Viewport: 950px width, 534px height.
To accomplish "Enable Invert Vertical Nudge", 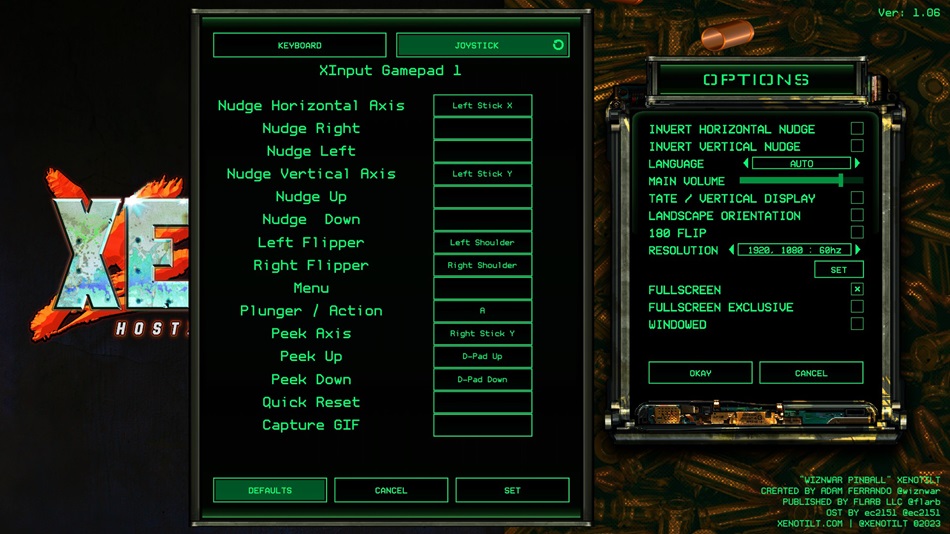I will 857,146.
